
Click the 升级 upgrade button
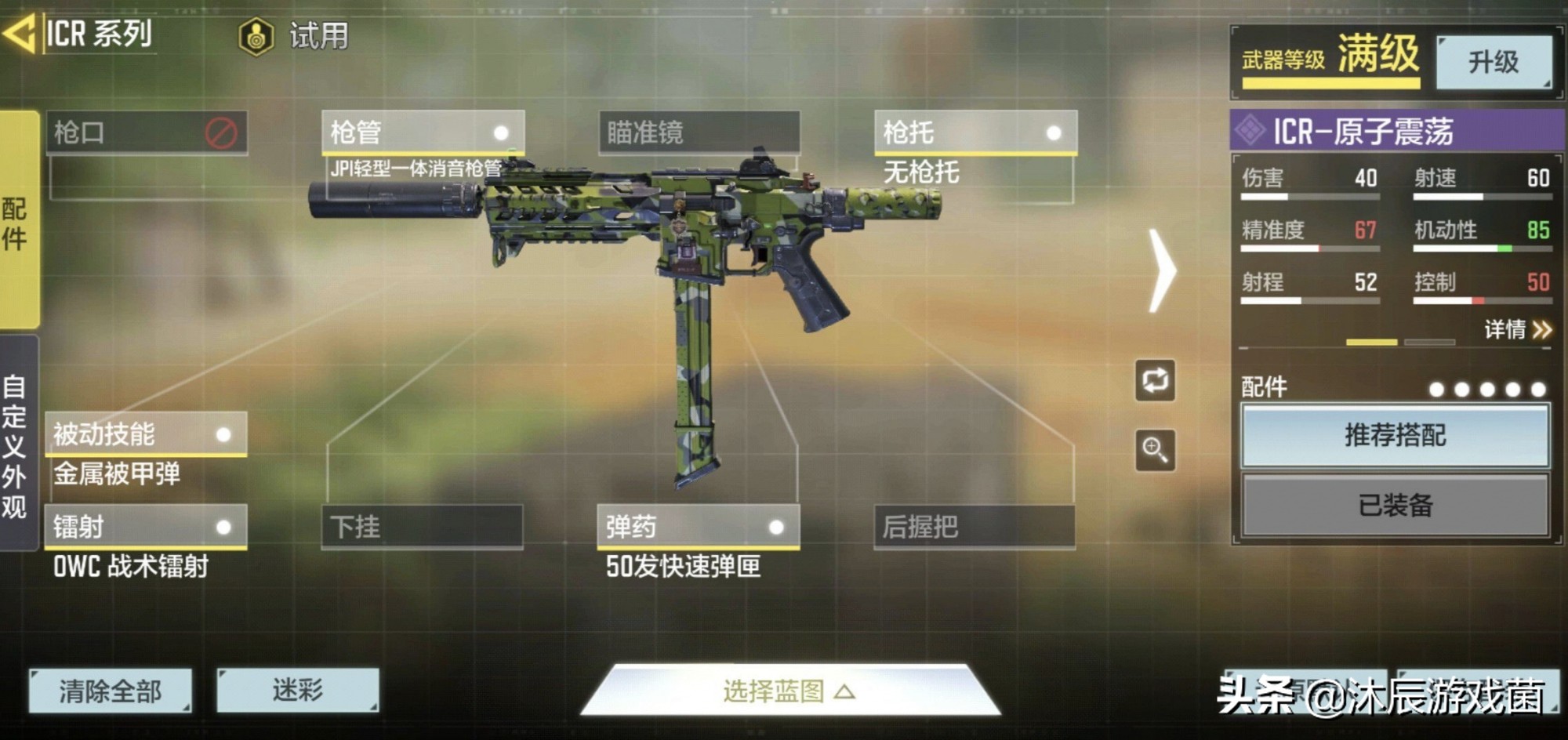tap(1494, 63)
